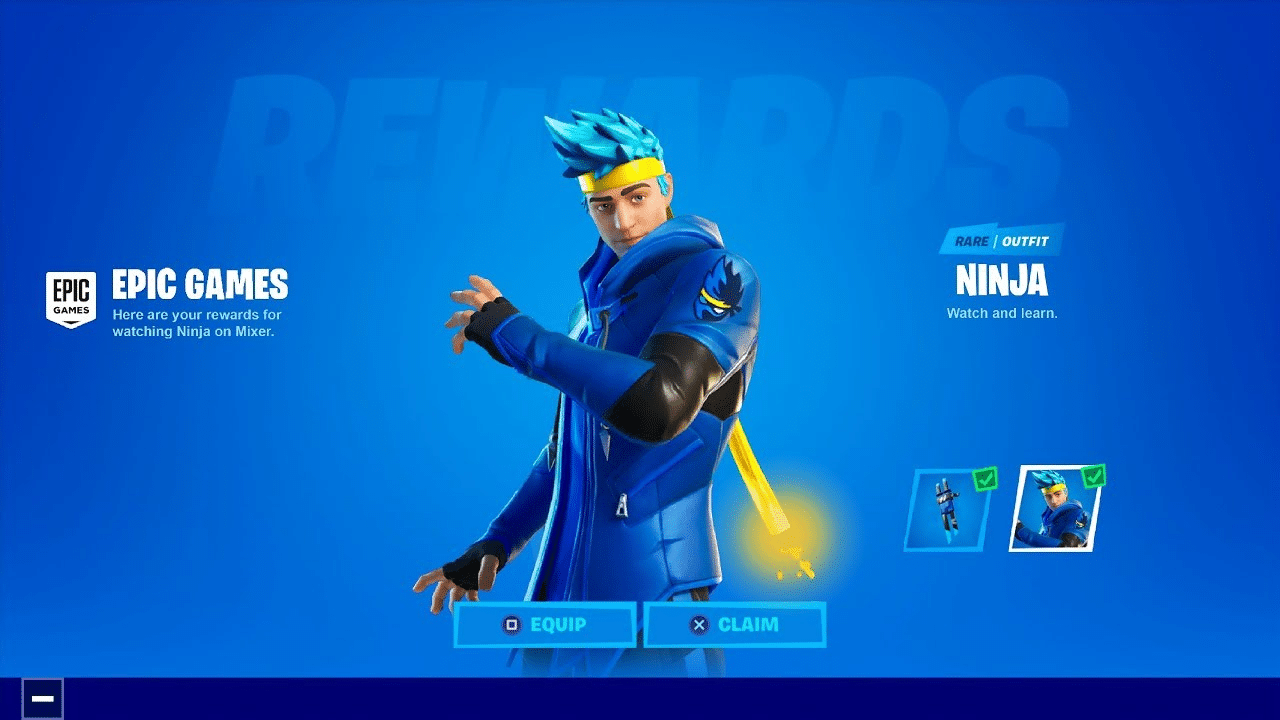Click the PlayStation square icon in Equip button
1280x720 pixels.
[513, 624]
